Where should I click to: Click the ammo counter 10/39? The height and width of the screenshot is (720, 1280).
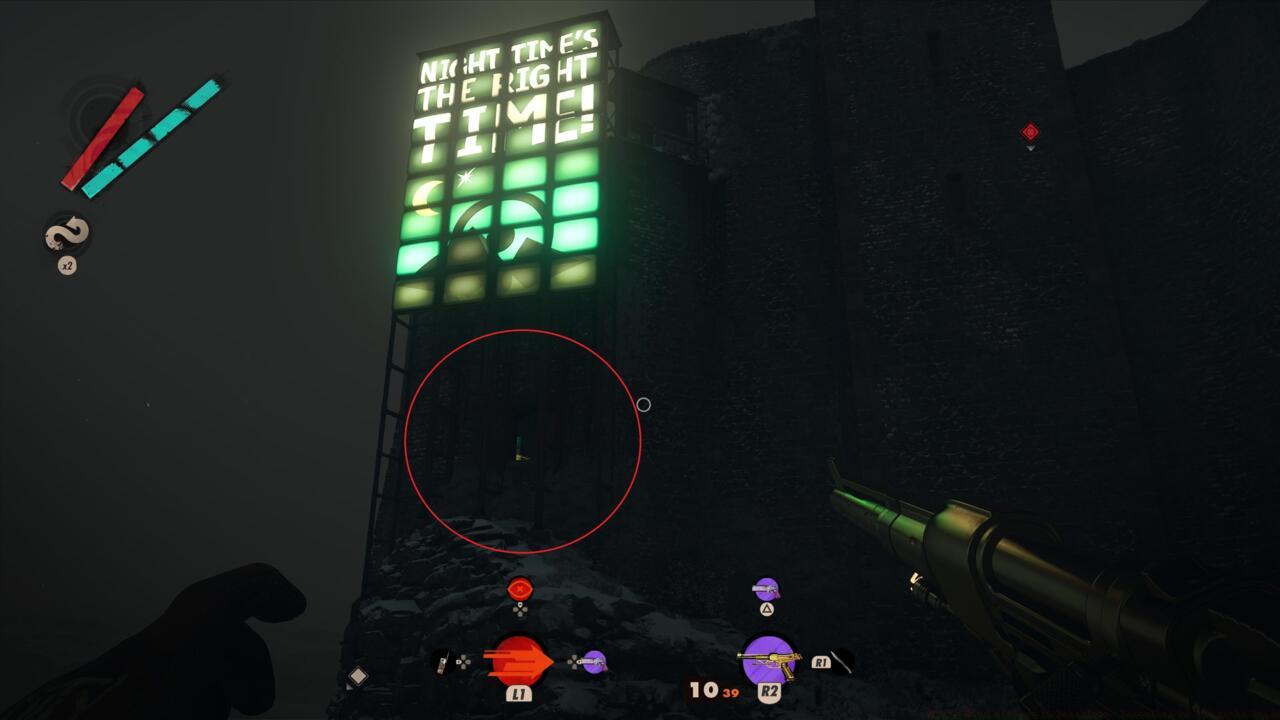[707, 689]
